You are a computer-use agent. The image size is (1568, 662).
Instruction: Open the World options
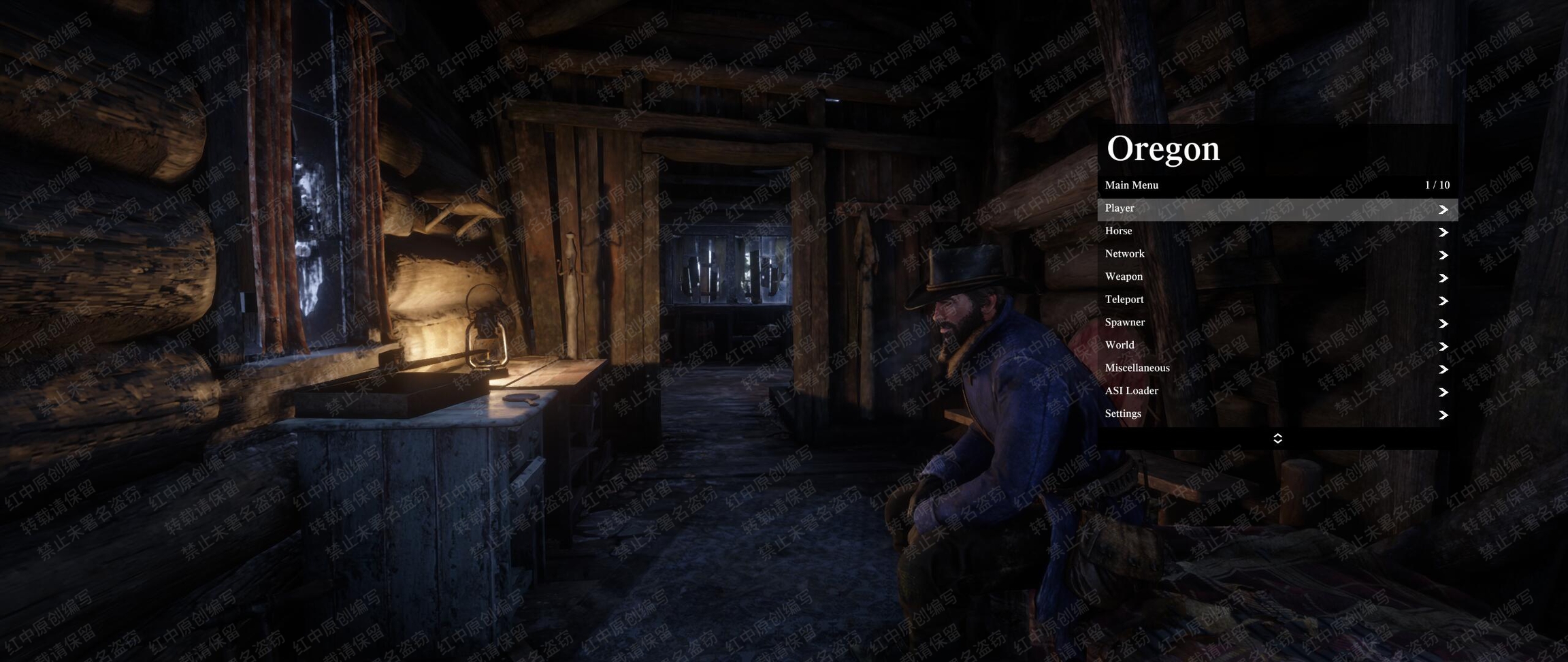pos(1277,345)
